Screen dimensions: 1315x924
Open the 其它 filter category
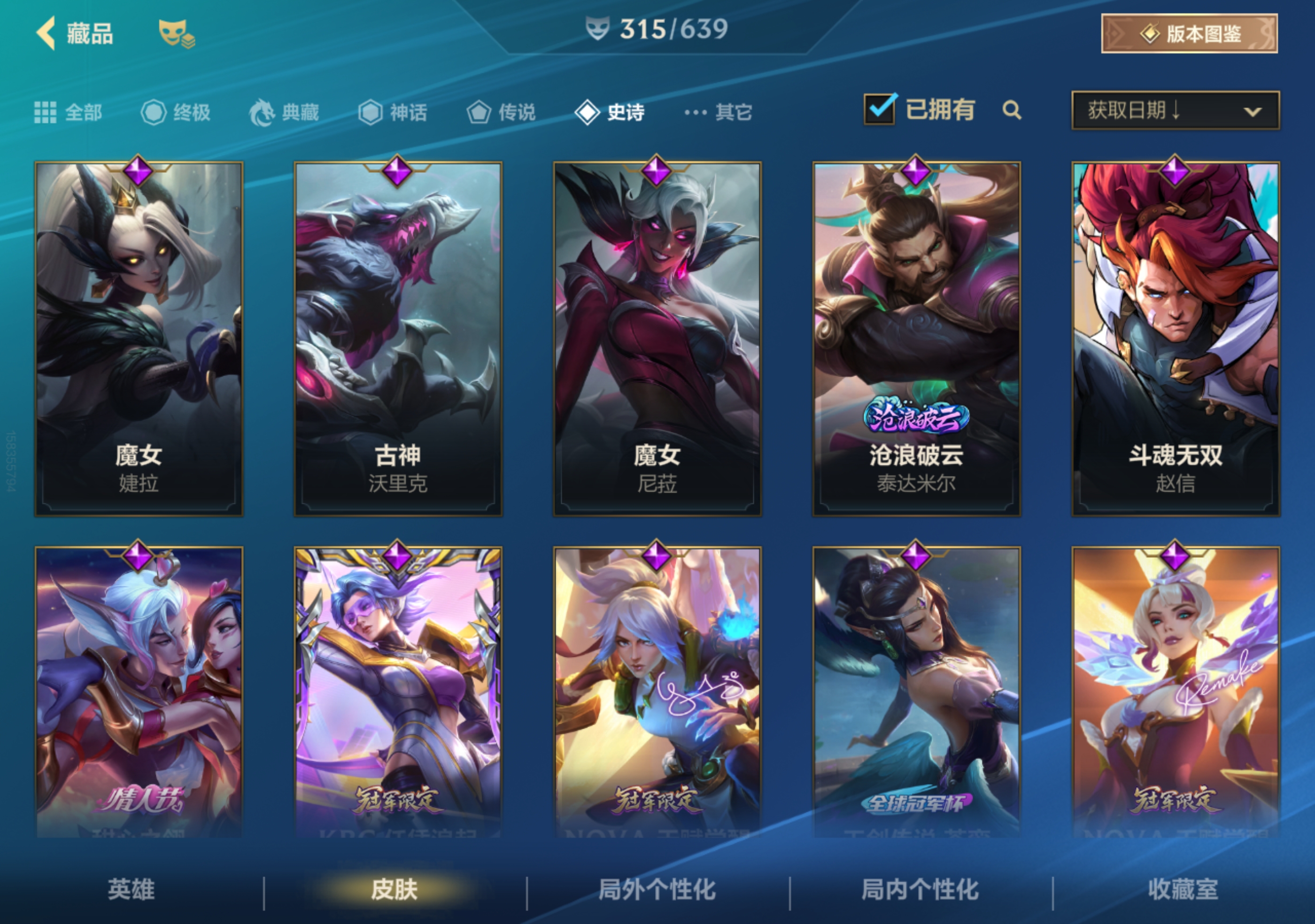(x=718, y=112)
